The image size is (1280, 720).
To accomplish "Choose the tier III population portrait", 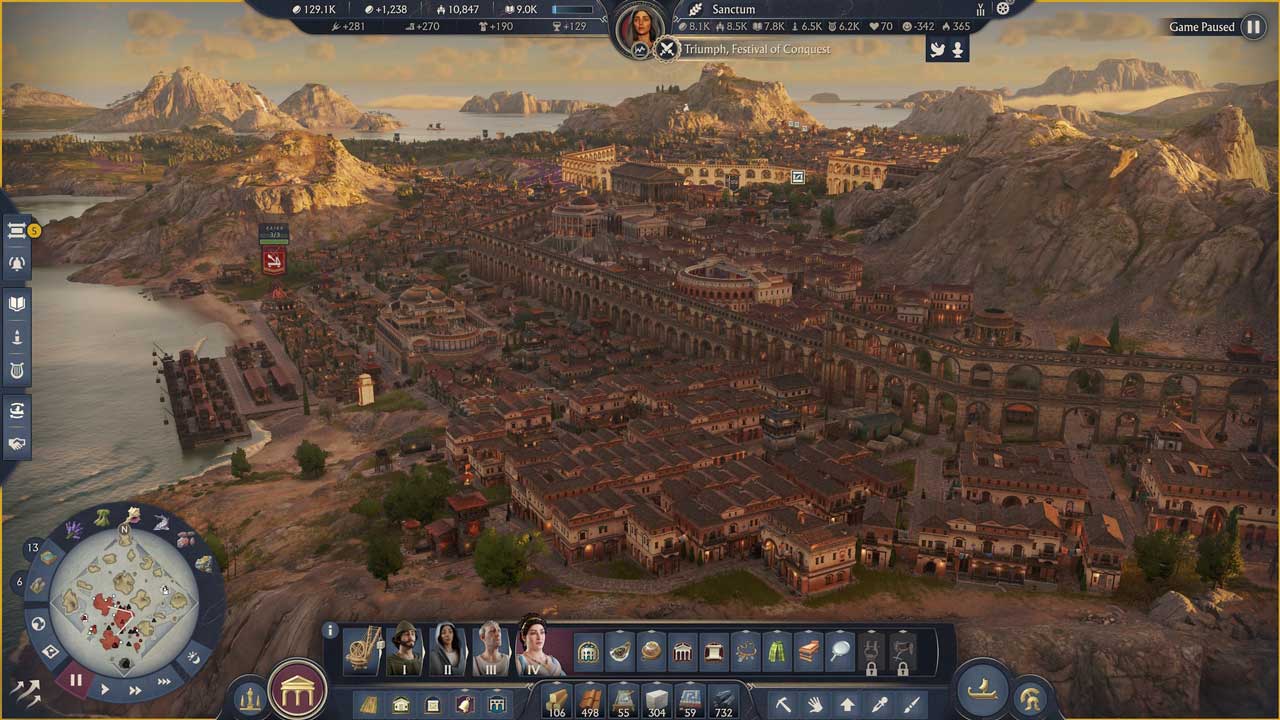I will (x=490, y=650).
